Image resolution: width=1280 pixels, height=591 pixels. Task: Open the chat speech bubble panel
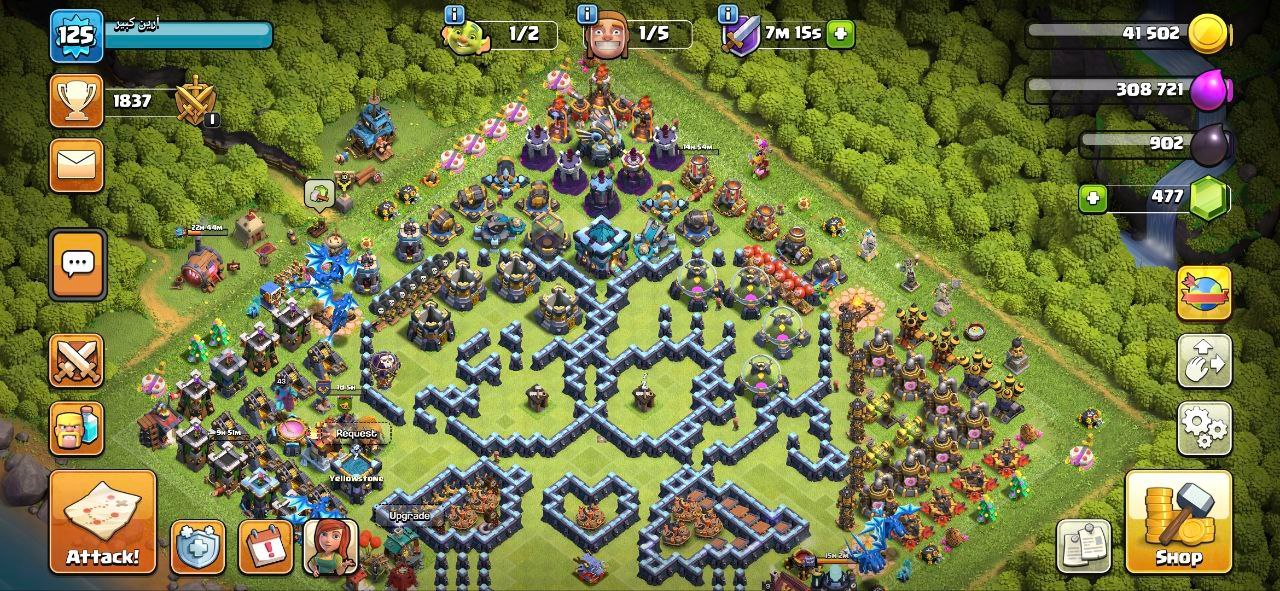point(77,264)
